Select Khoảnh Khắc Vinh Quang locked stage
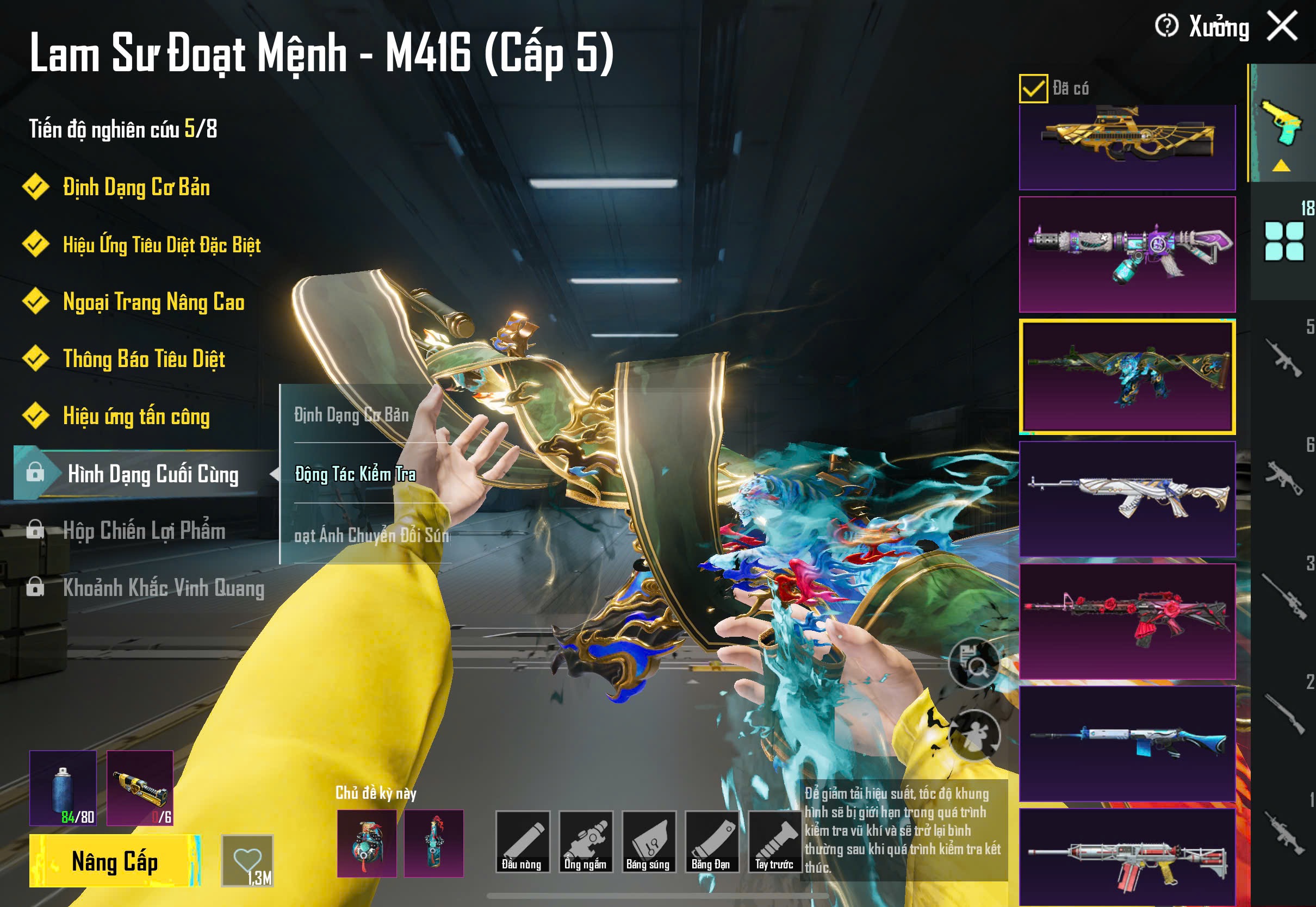The image size is (1316, 907). click(163, 588)
